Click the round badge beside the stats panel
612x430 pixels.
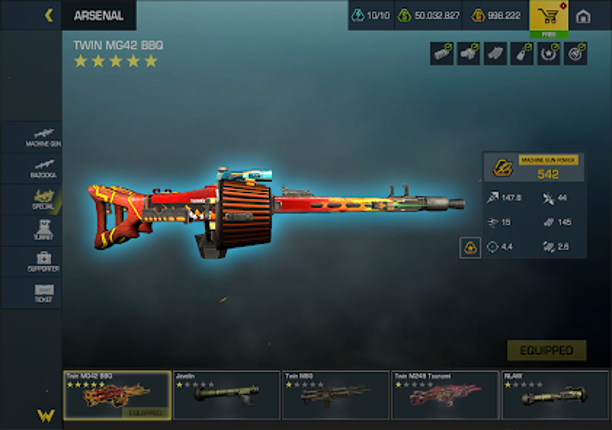click(x=470, y=248)
